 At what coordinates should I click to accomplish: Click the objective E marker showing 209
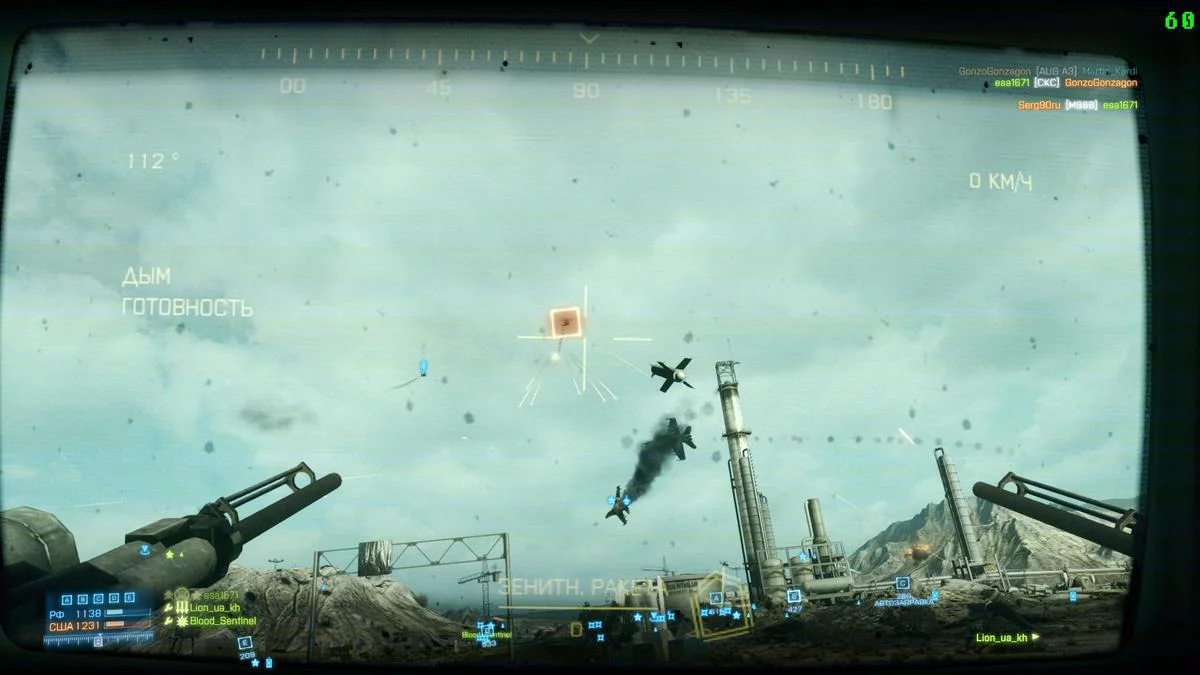(x=244, y=643)
